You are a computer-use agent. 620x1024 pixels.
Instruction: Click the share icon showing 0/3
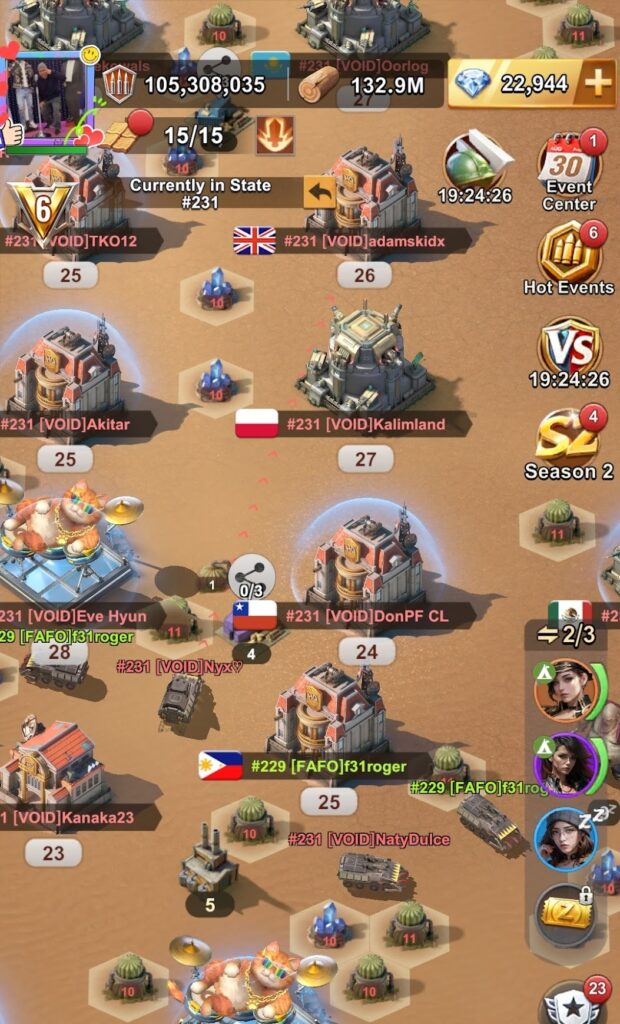251,577
